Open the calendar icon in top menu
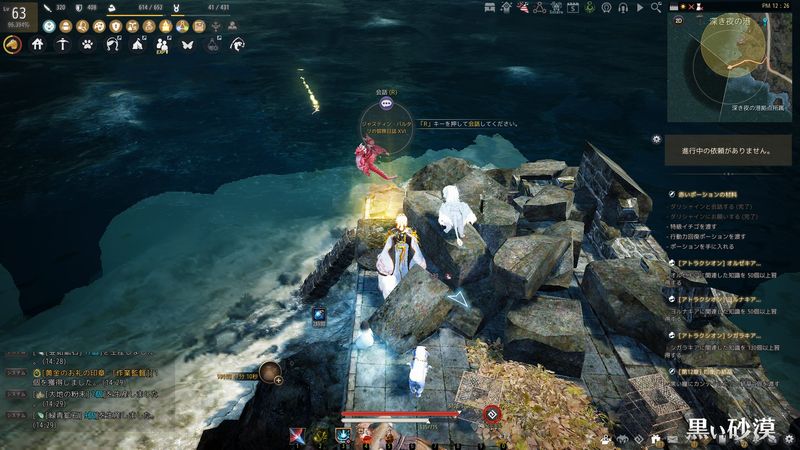Image resolution: width=800 pixels, height=450 pixels. [573, 7]
